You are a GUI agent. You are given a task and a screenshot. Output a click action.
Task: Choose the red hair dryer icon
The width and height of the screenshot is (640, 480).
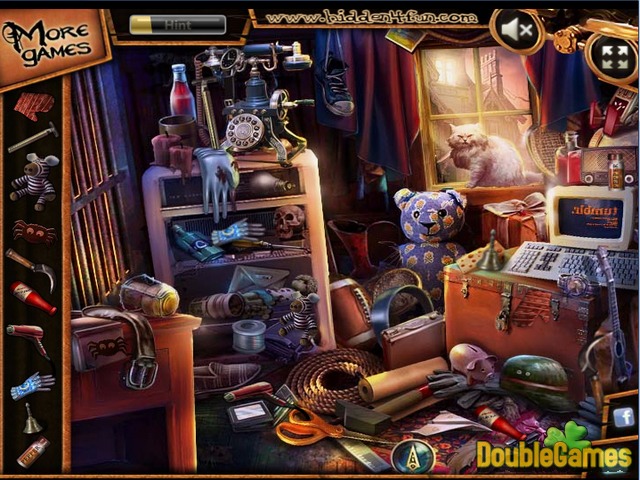(x=31, y=340)
